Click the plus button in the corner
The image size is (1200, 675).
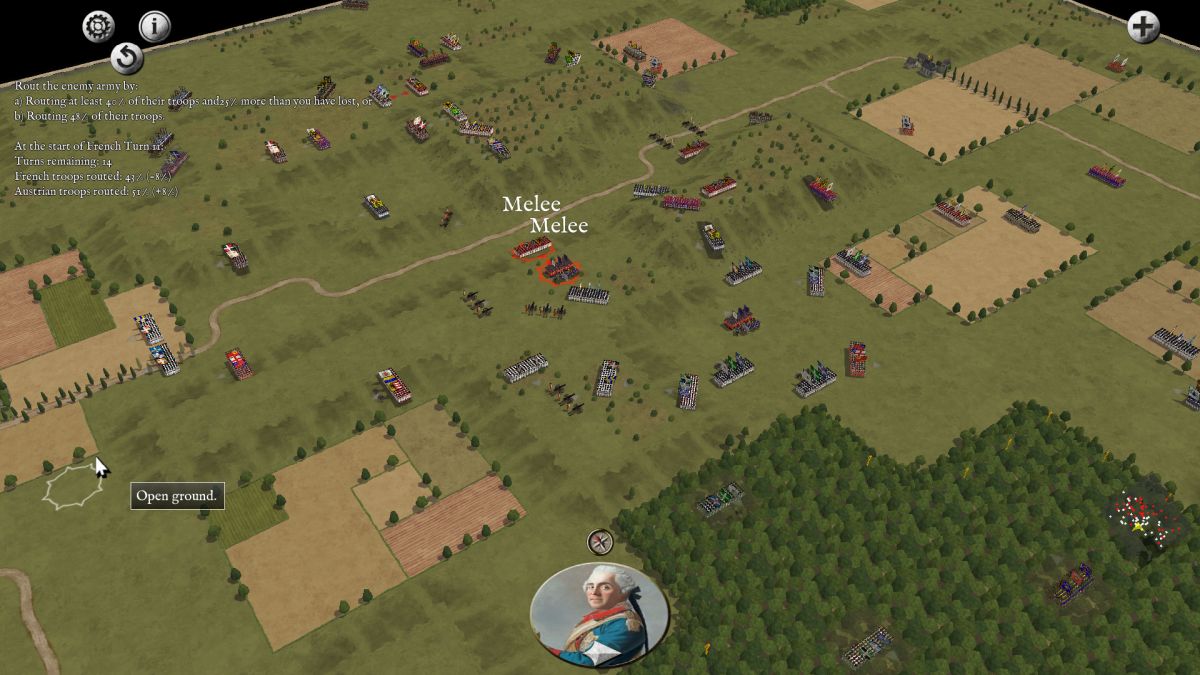[1143, 27]
